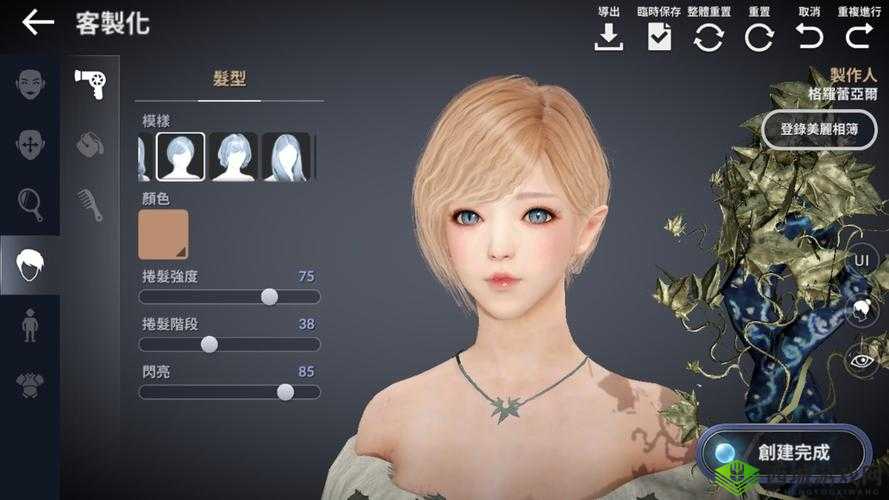Click the eye view icon
The width and height of the screenshot is (889, 500).
coord(860,360)
